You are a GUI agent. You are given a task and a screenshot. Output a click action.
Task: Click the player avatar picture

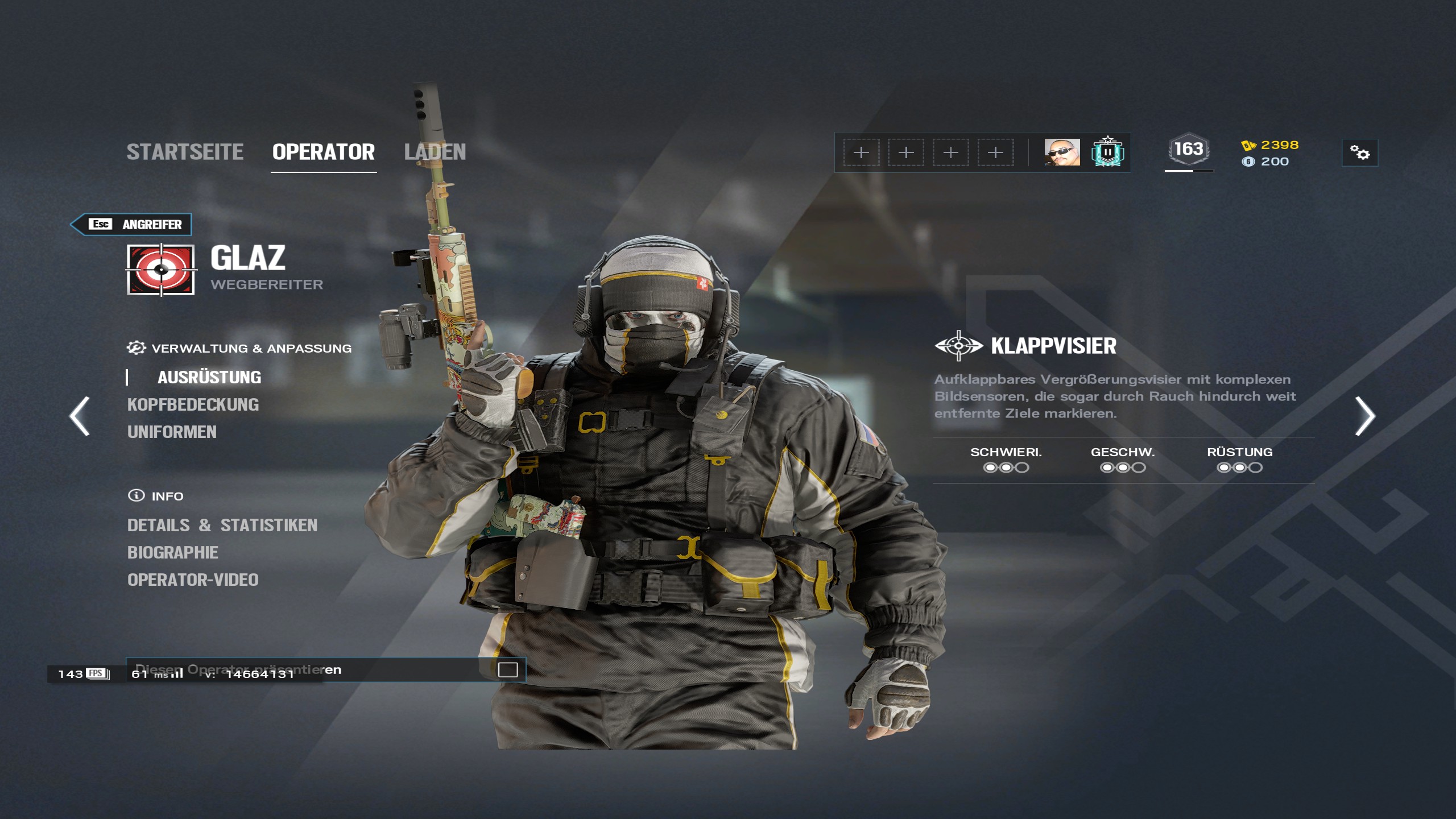point(1062,152)
